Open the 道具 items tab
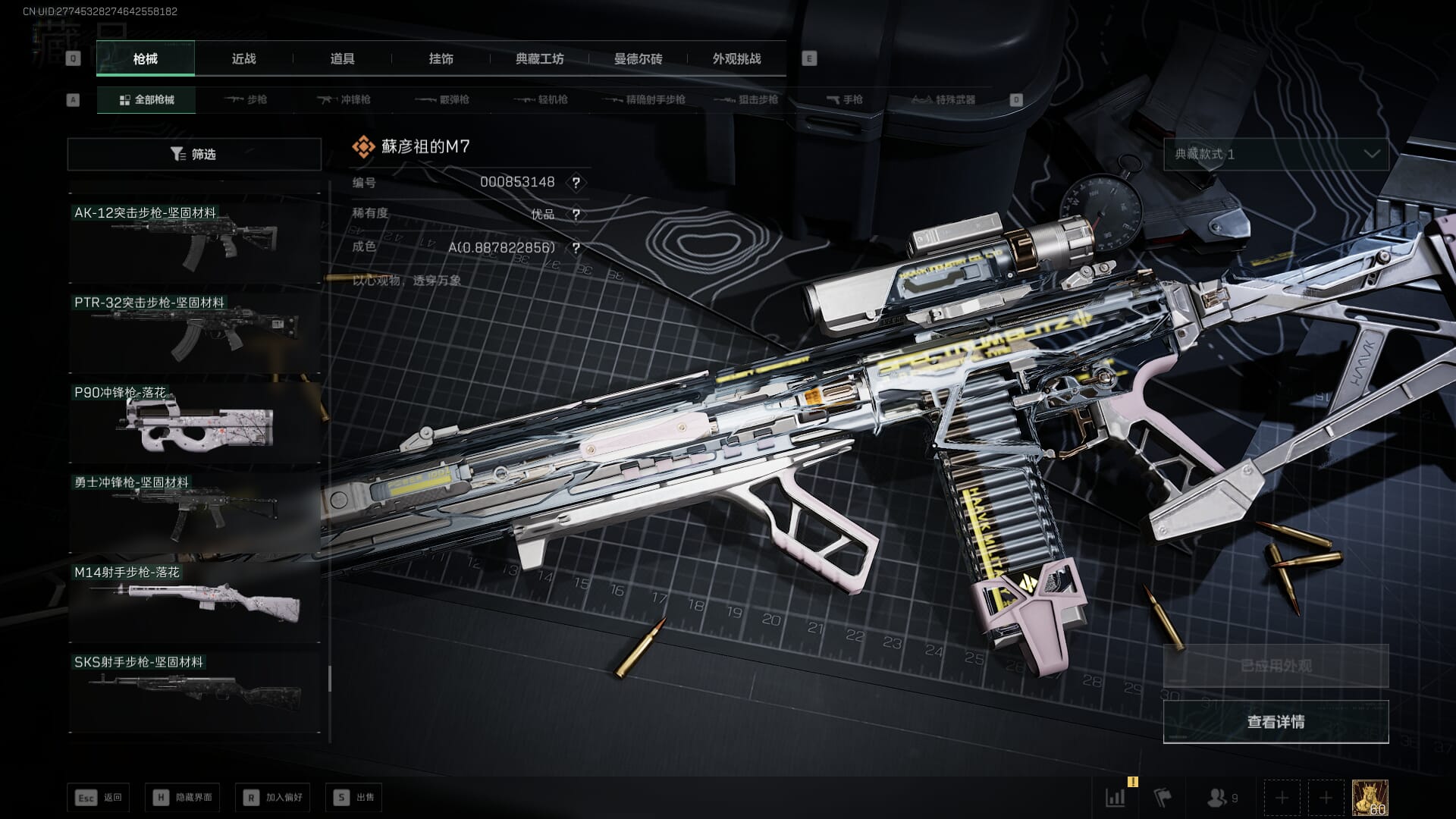Viewport: 1456px width, 819px height. pos(342,59)
